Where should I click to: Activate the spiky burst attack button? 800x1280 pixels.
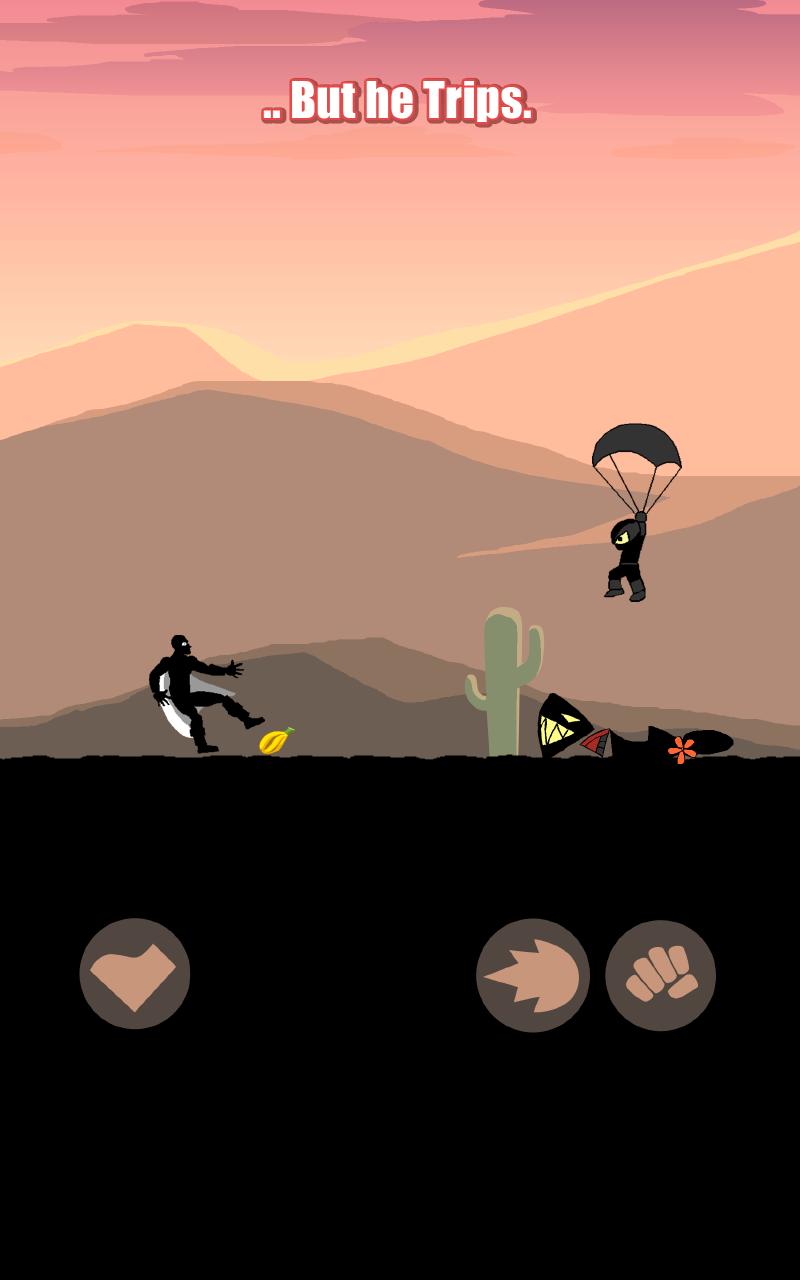pos(532,975)
